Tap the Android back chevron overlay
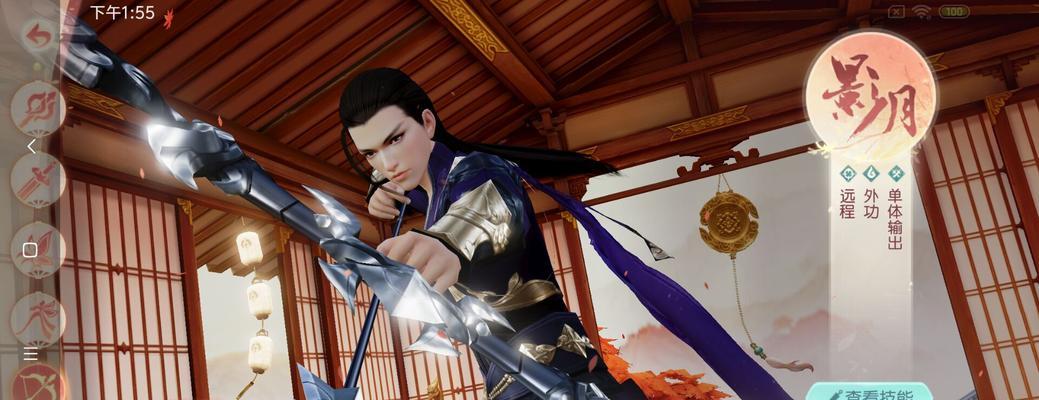The width and height of the screenshot is (1039, 400). click(31, 147)
